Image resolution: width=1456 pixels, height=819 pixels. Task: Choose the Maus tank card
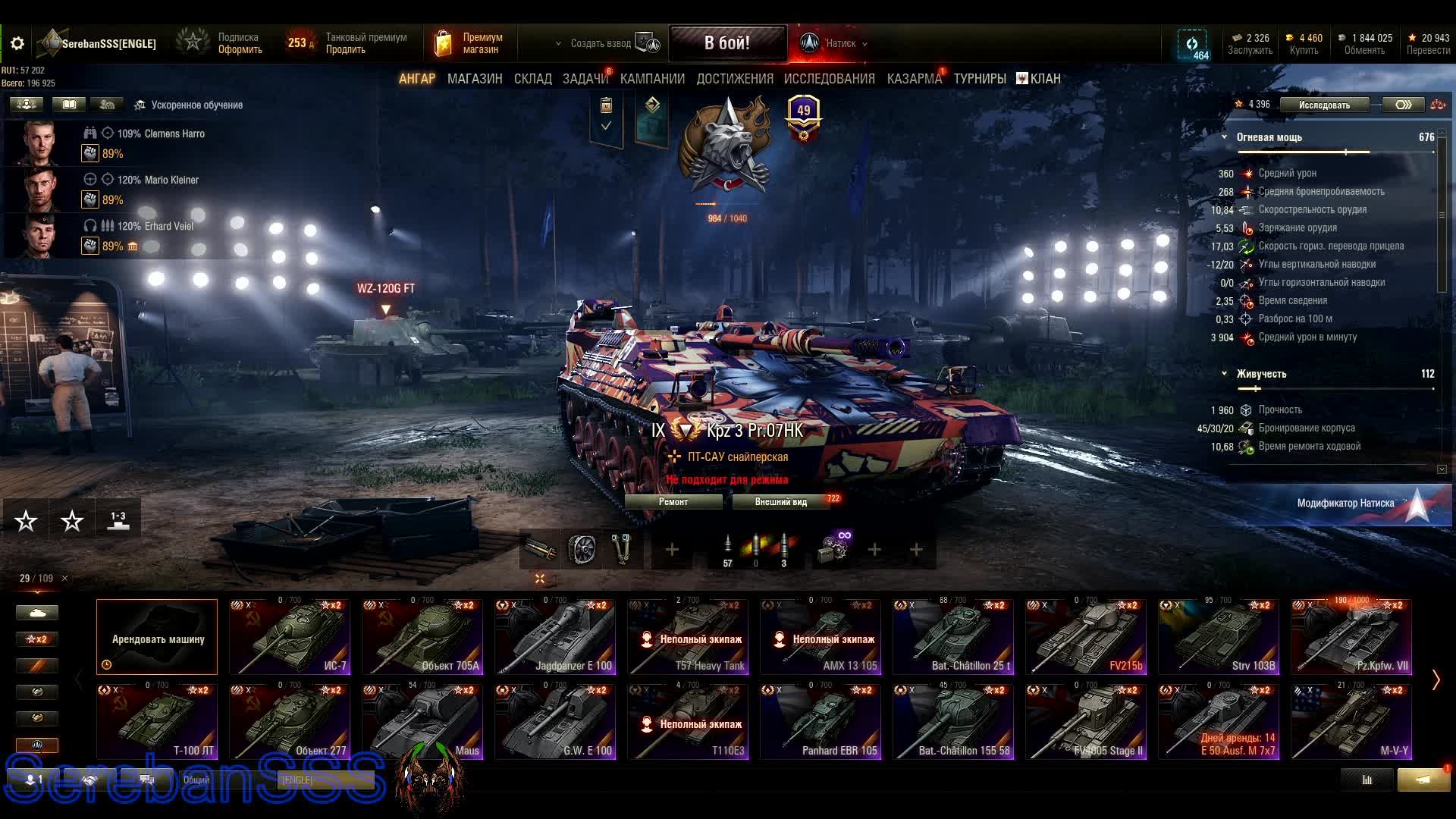click(422, 722)
